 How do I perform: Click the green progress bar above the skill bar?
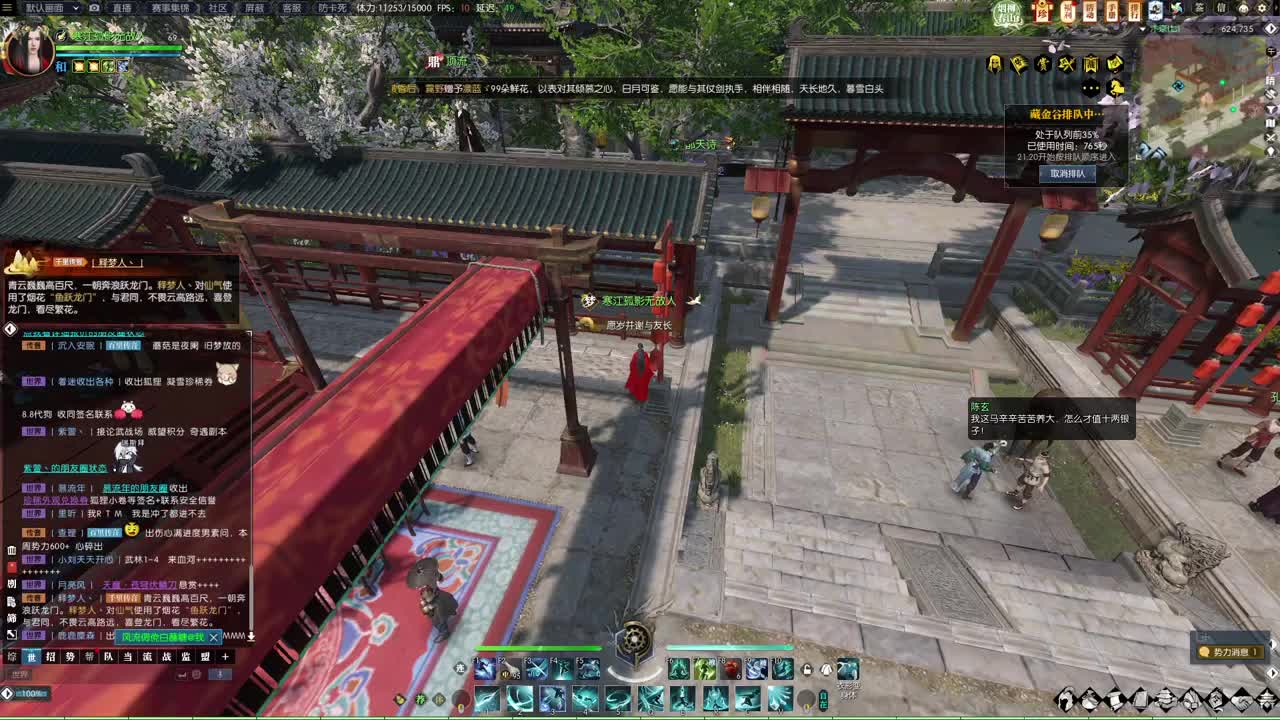[540, 649]
